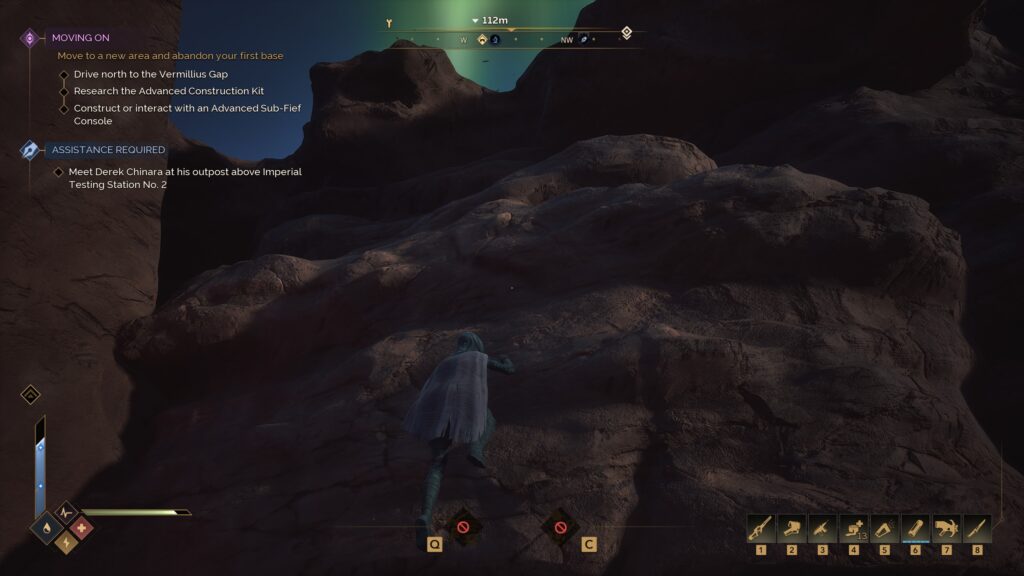This screenshot has height=576, width=1024.
Task: Select the rifle in hotbar slot 1
Action: [x=761, y=528]
